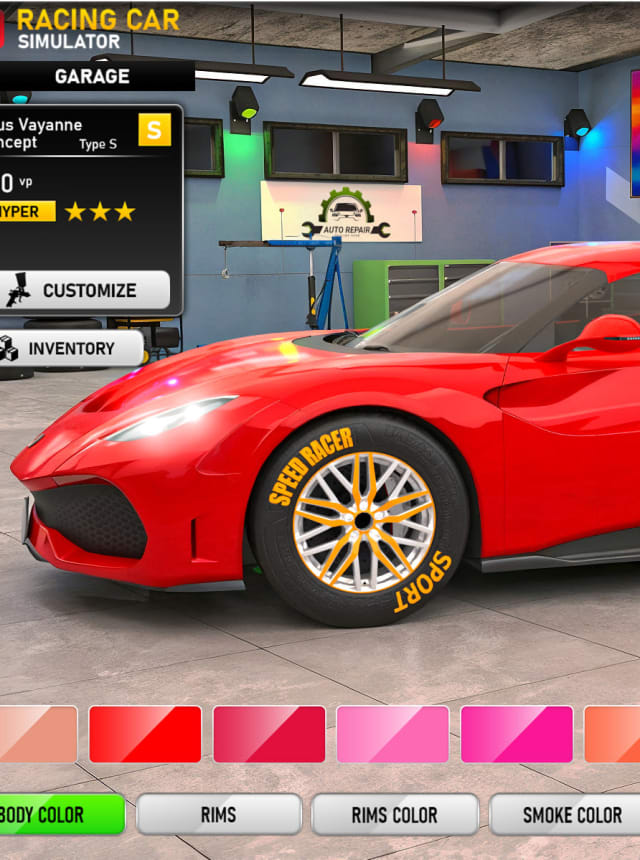
Task: Choose the bright red paint swatch
Action: click(145, 734)
